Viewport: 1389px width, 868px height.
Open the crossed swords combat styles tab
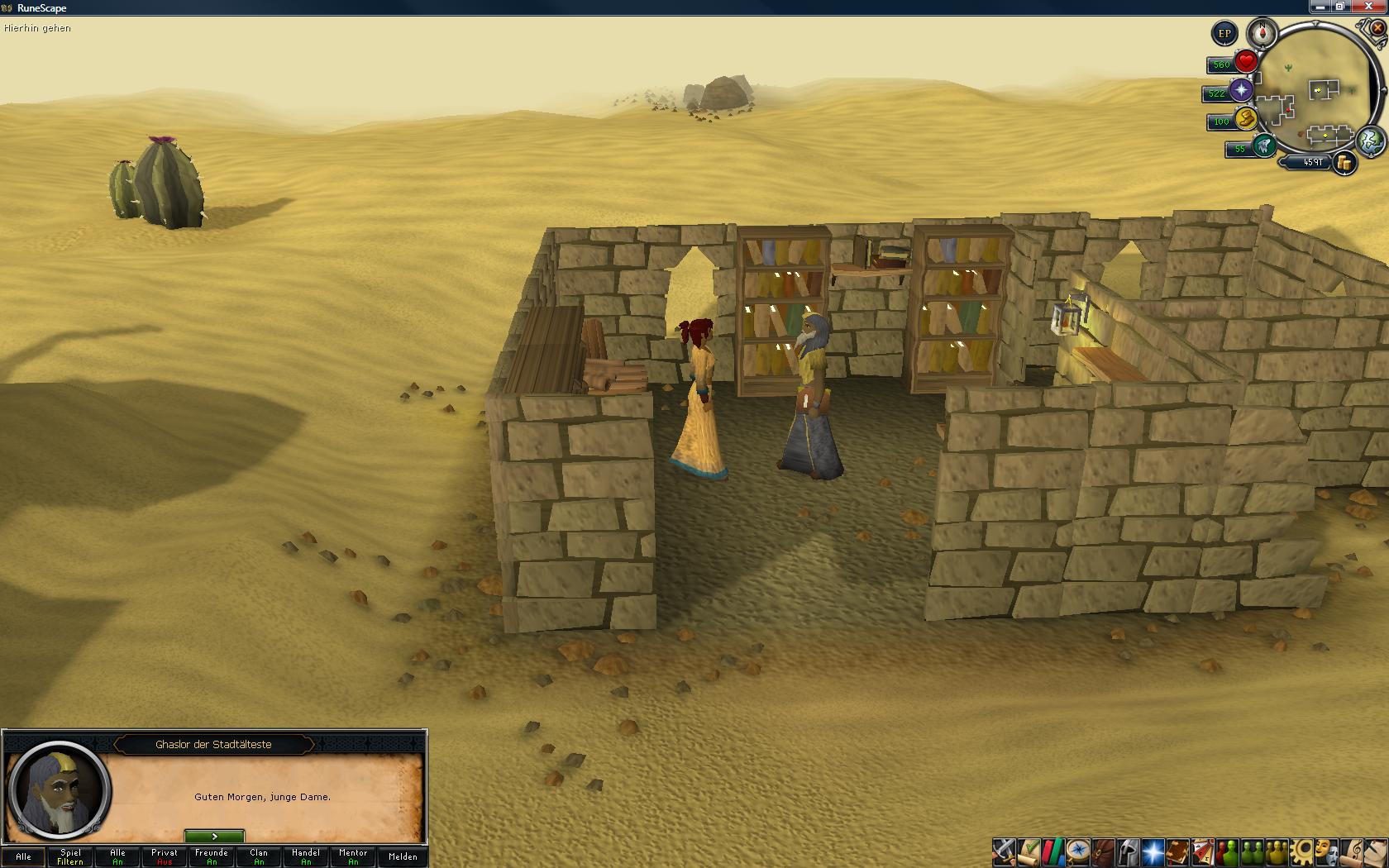(x=1004, y=851)
